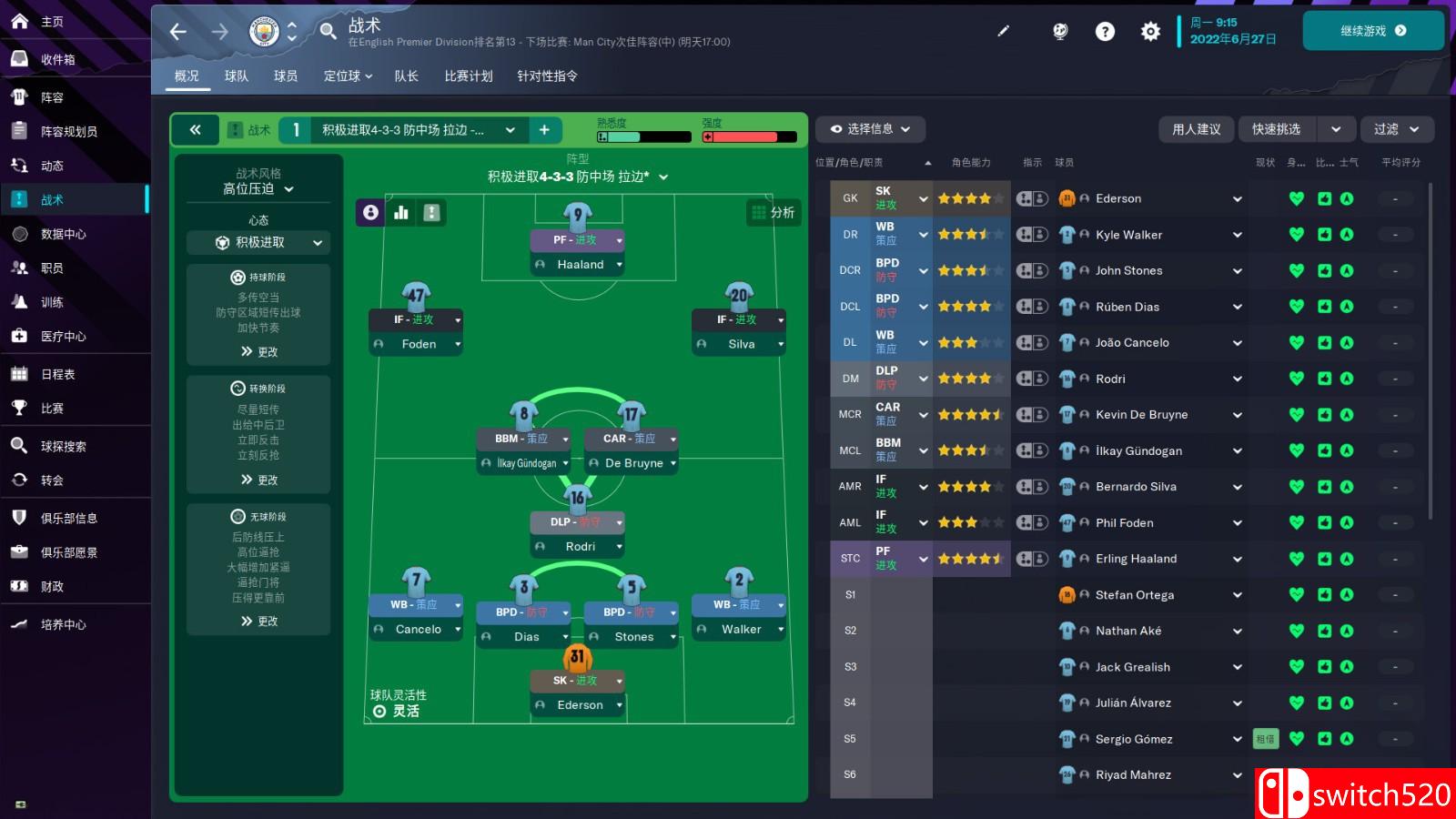Click the search magnifier next to 战术 title
The height and width of the screenshot is (819, 1456).
(x=328, y=30)
